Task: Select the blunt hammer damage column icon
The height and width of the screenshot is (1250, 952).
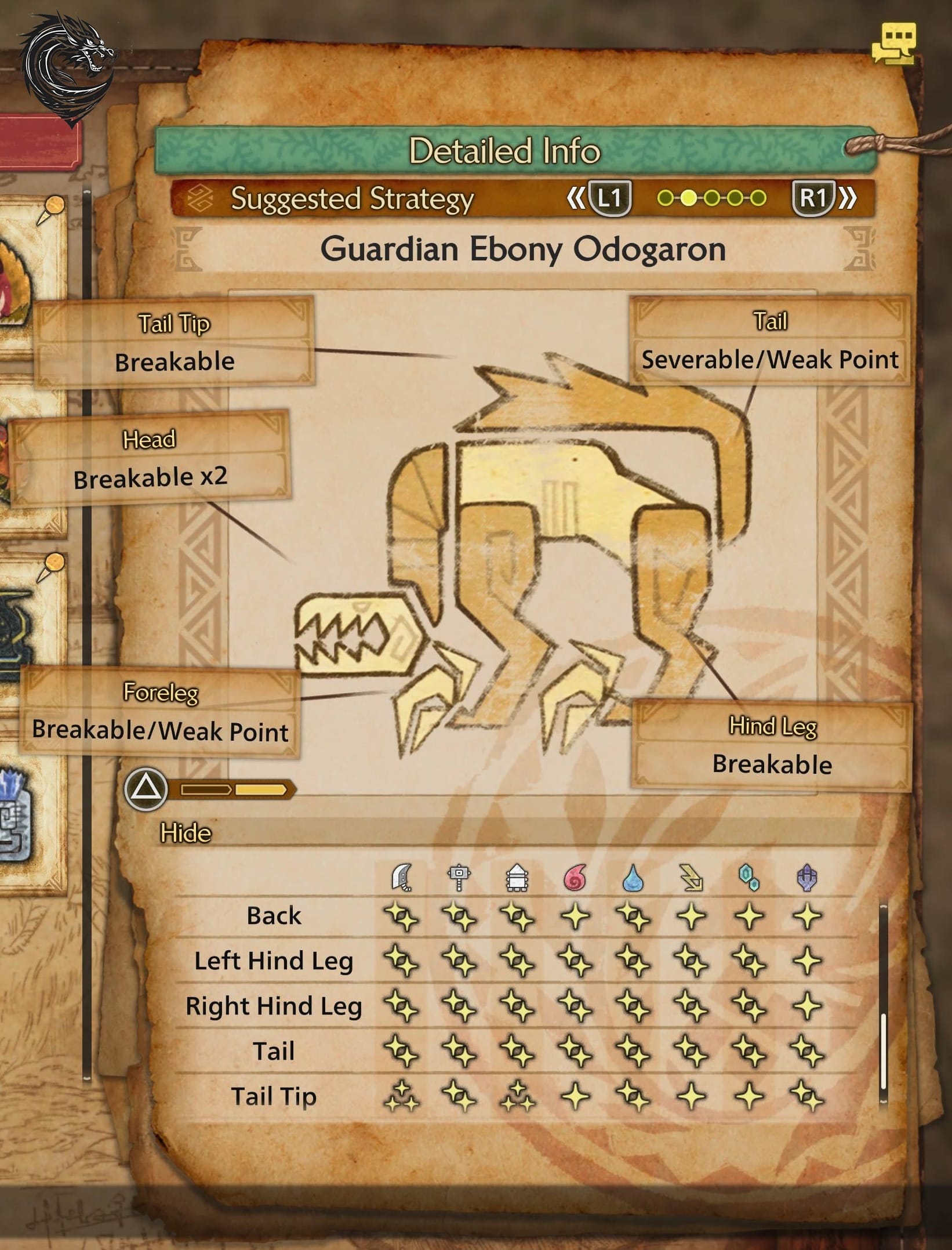Action: (459, 878)
